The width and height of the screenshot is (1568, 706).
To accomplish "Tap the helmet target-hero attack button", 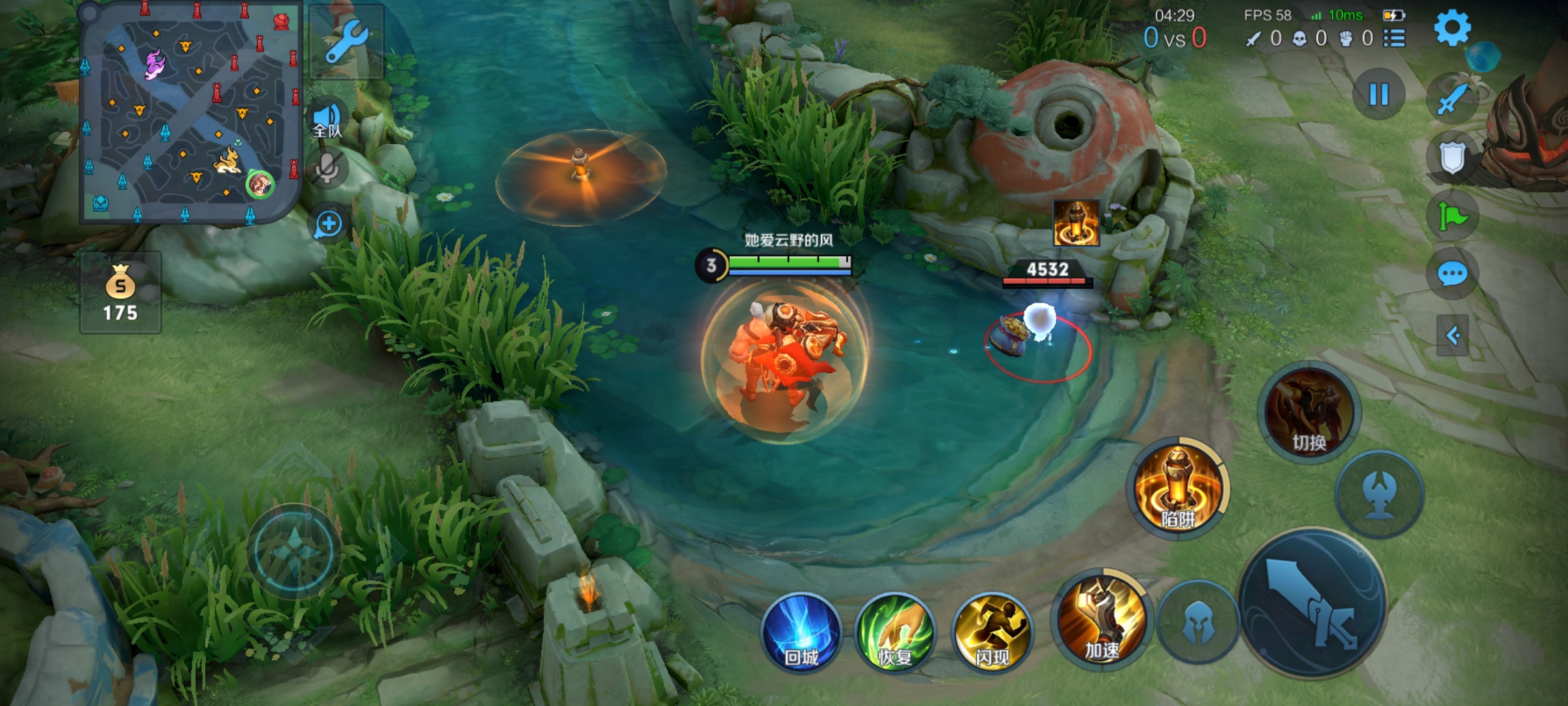I will click(x=1198, y=622).
